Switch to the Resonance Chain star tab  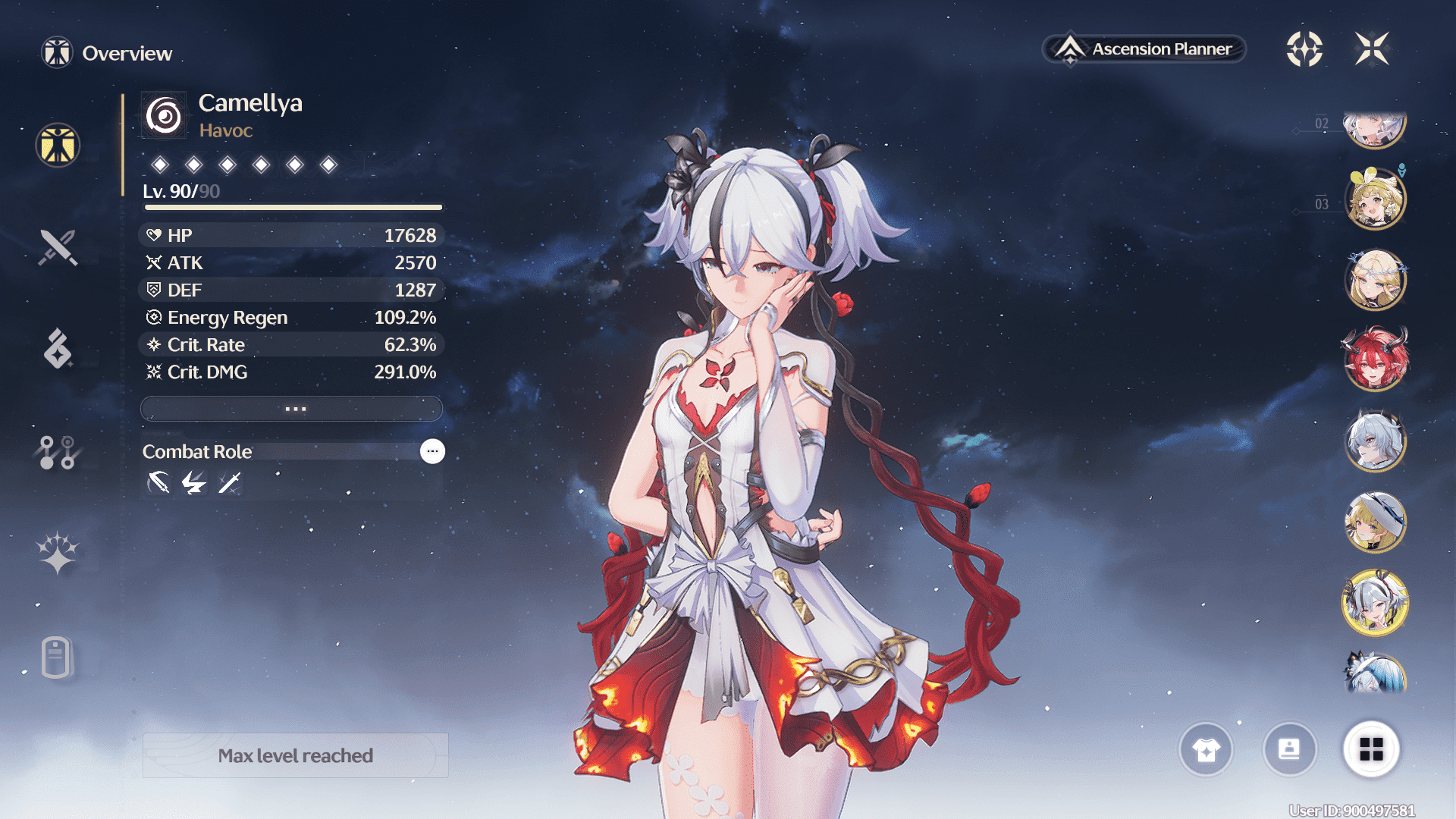58,553
